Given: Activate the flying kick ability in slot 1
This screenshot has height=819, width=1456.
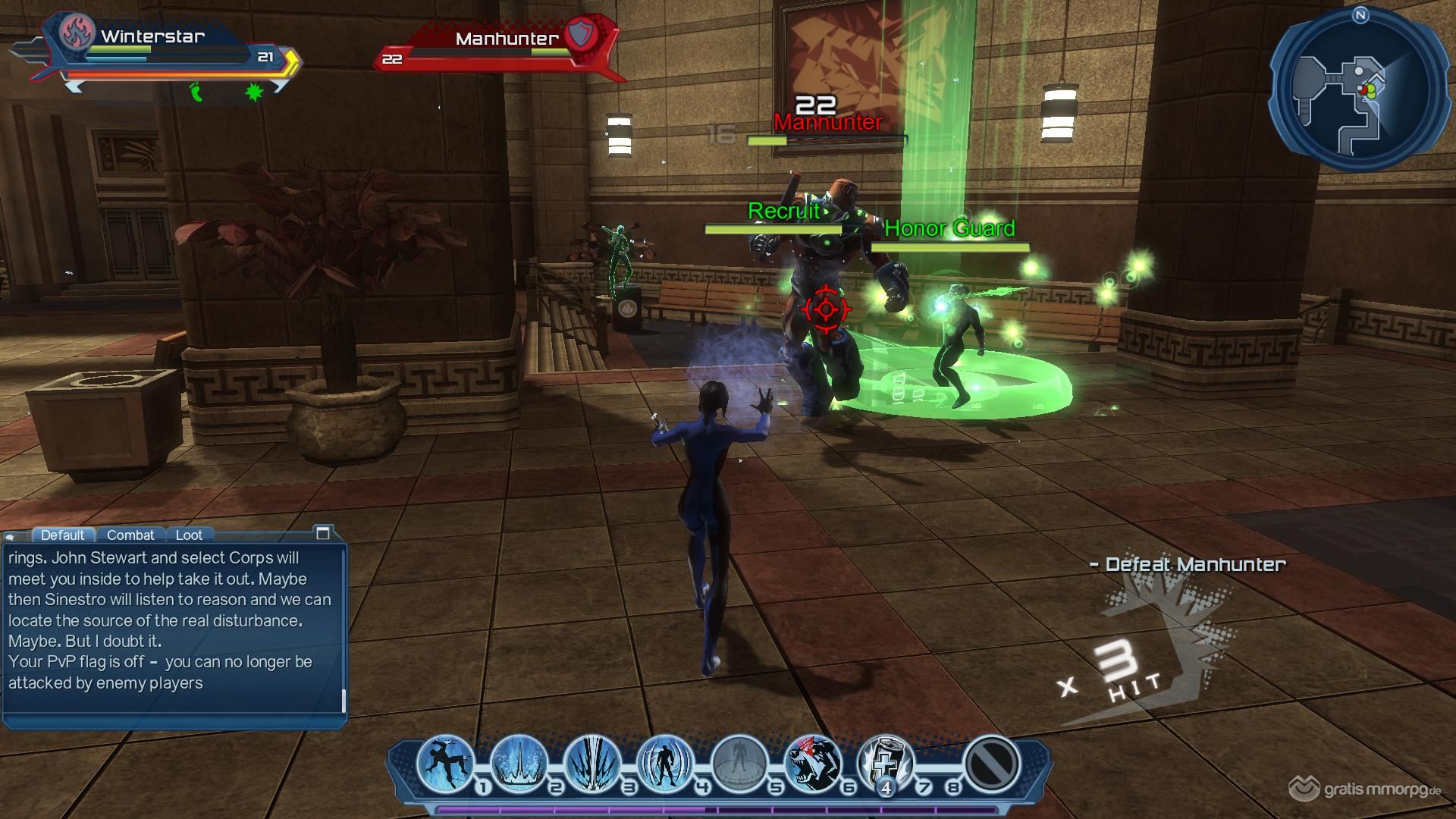Looking at the screenshot, I should 445,762.
